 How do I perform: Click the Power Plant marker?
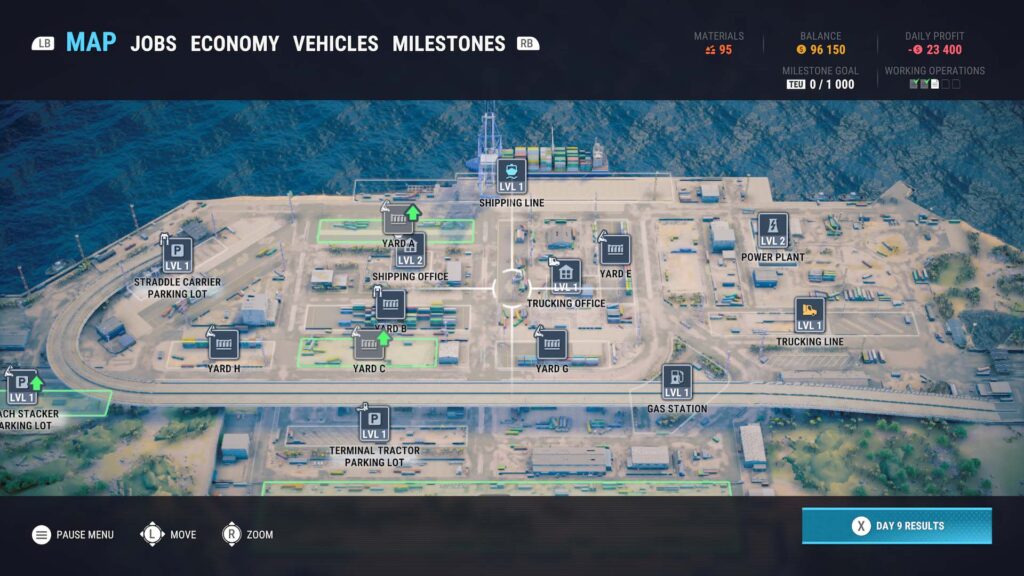point(772,230)
